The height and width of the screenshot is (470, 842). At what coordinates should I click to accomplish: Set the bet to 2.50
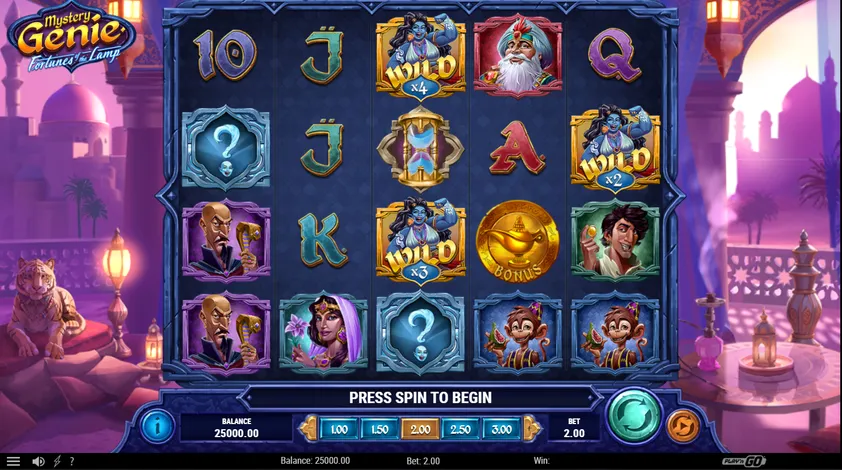tap(460, 428)
